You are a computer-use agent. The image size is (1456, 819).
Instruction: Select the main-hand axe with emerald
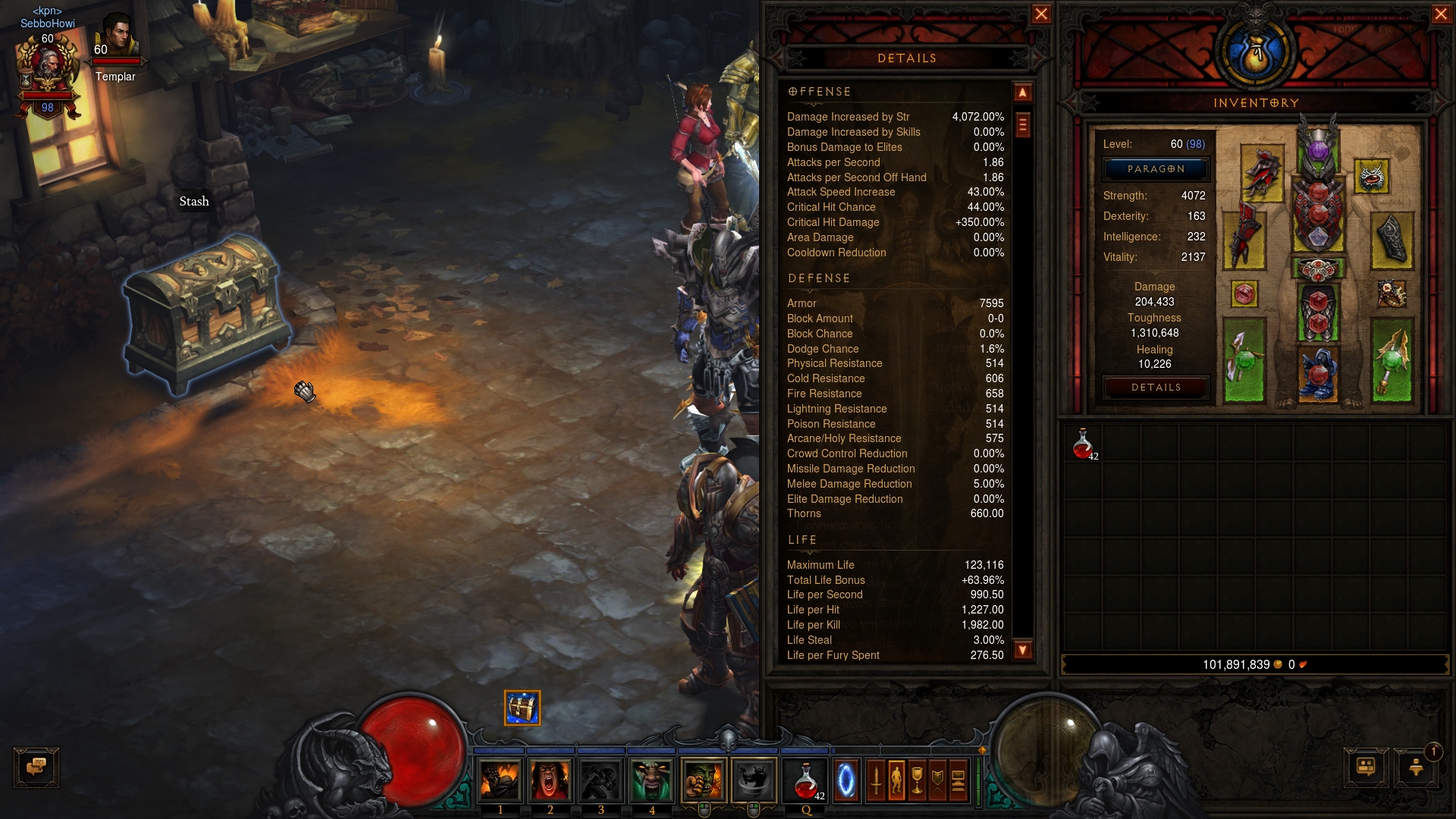tap(1243, 360)
